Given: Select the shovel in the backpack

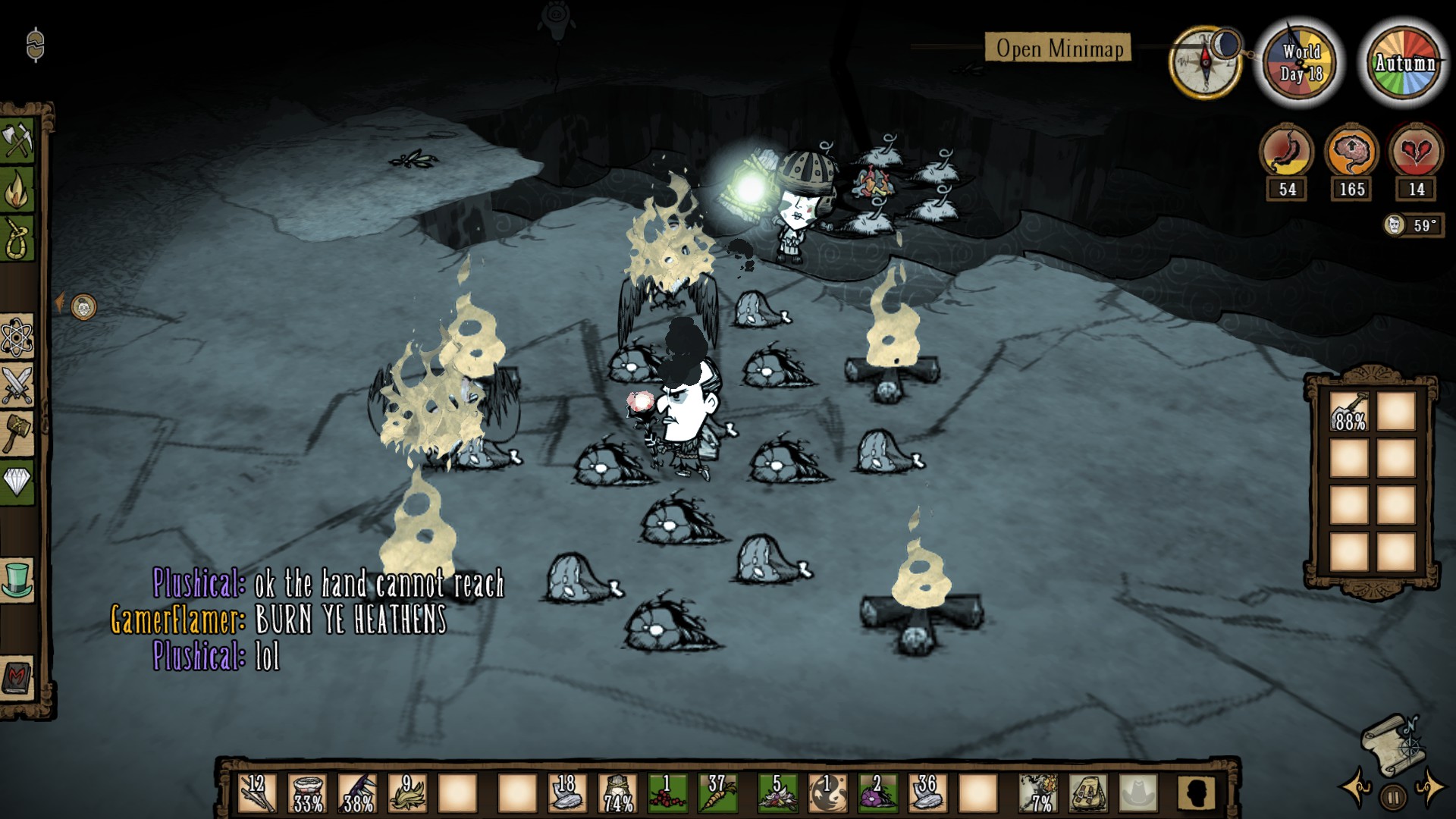Looking at the screenshot, I should (1349, 413).
